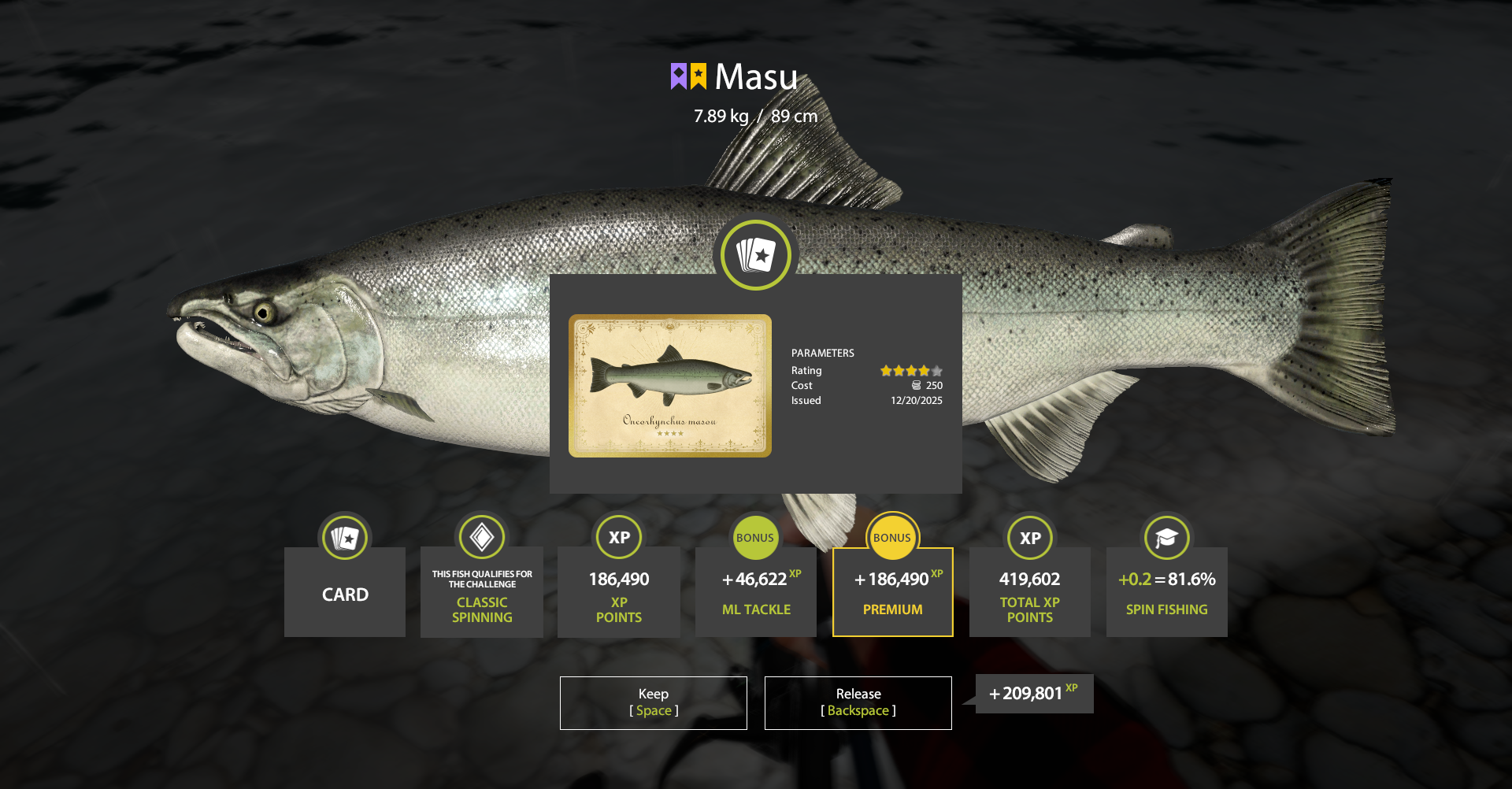
Task: Toggle the Premium bonus highlighted panel
Action: 892,592
